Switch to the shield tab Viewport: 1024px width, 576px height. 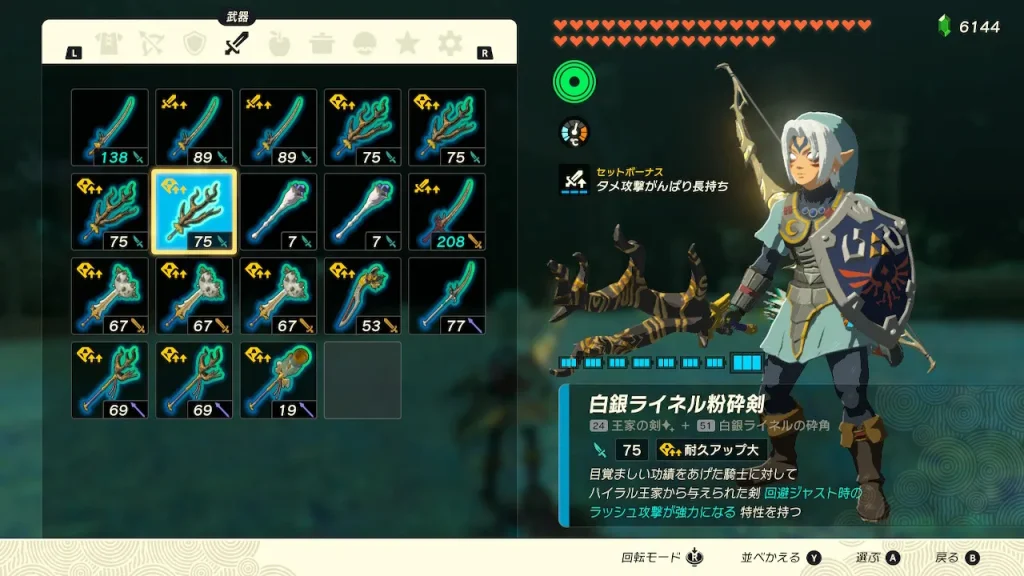[194, 44]
